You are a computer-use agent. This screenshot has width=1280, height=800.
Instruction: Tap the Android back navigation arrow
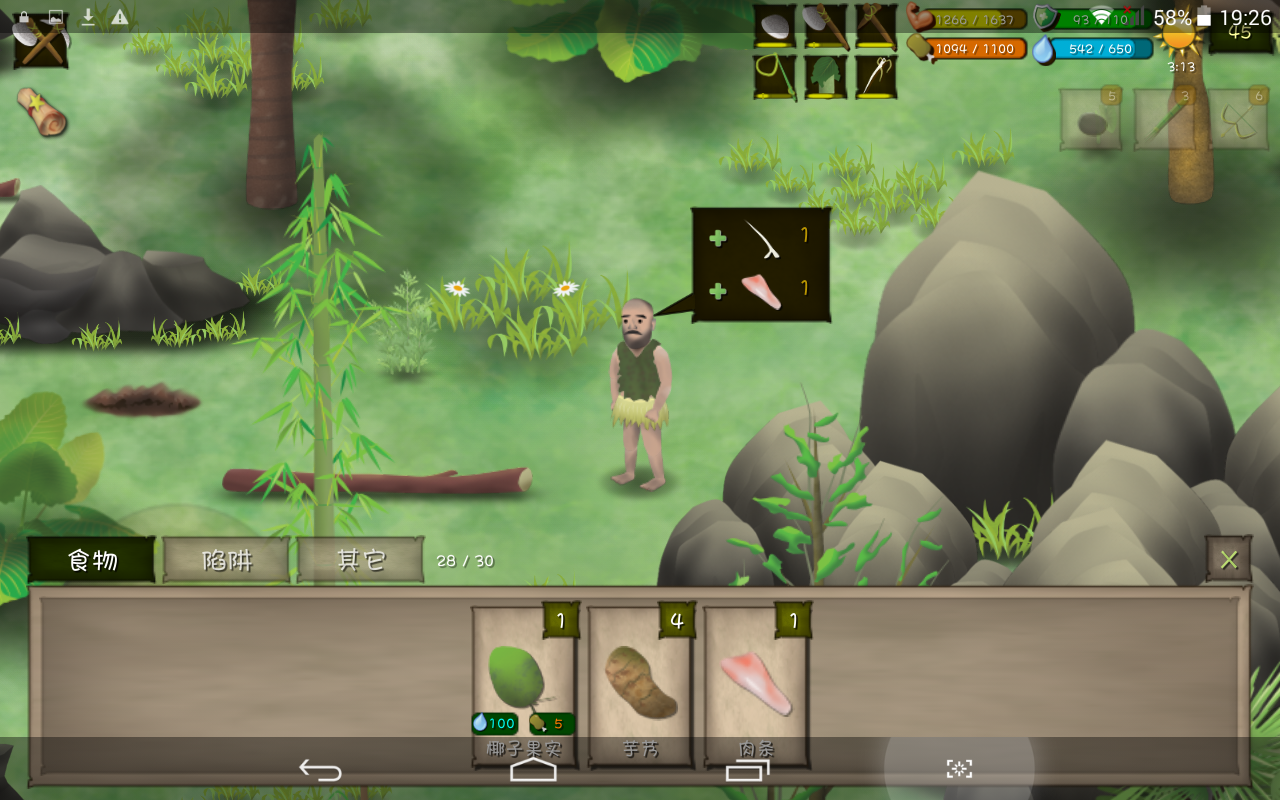click(320, 769)
